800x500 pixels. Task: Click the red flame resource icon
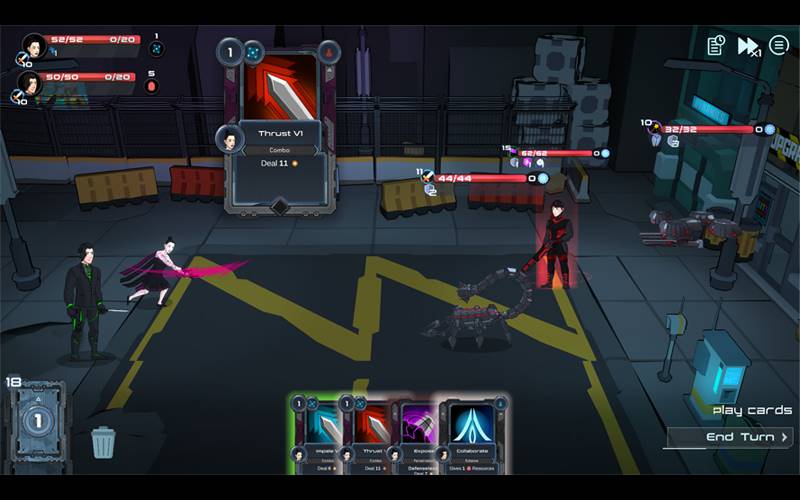152,86
